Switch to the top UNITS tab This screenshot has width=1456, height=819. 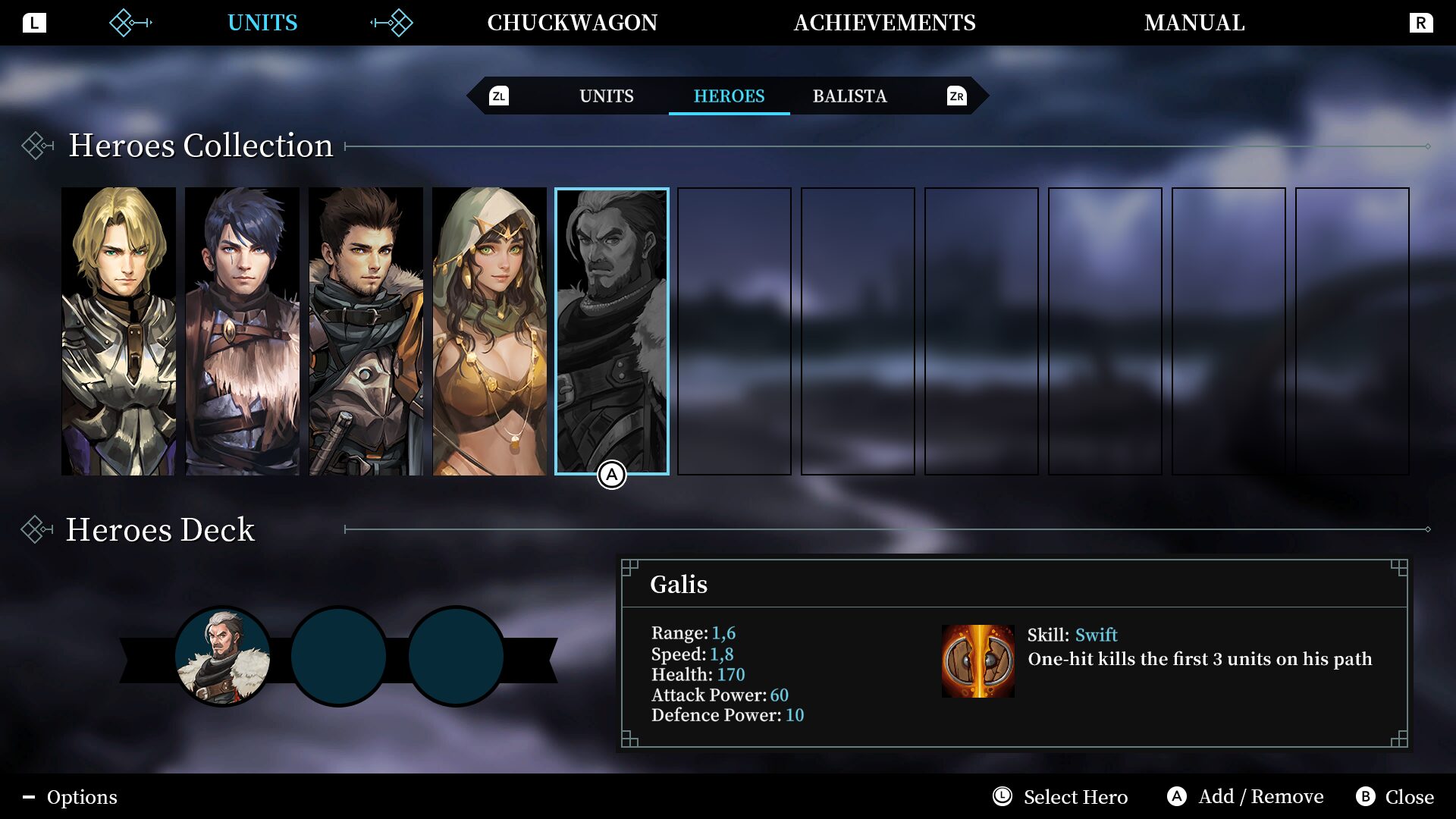click(x=262, y=23)
